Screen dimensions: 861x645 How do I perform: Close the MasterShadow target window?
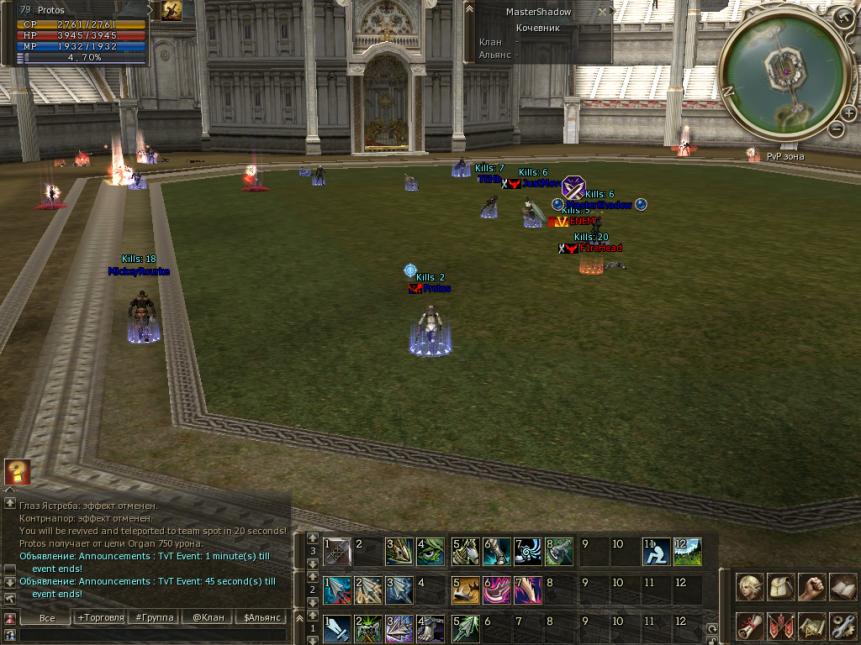pos(603,12)
